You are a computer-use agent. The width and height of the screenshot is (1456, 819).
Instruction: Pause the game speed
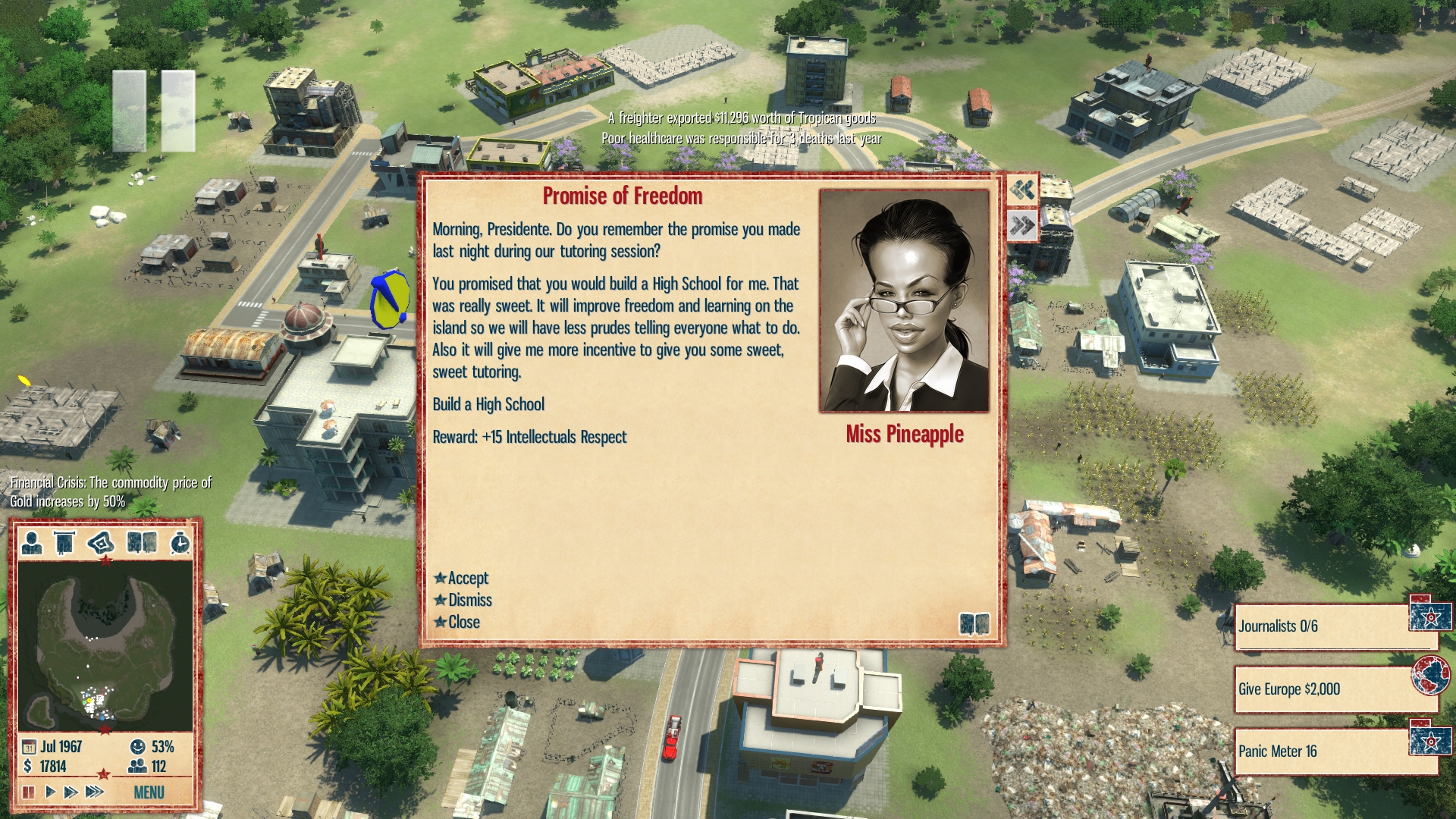29,792
